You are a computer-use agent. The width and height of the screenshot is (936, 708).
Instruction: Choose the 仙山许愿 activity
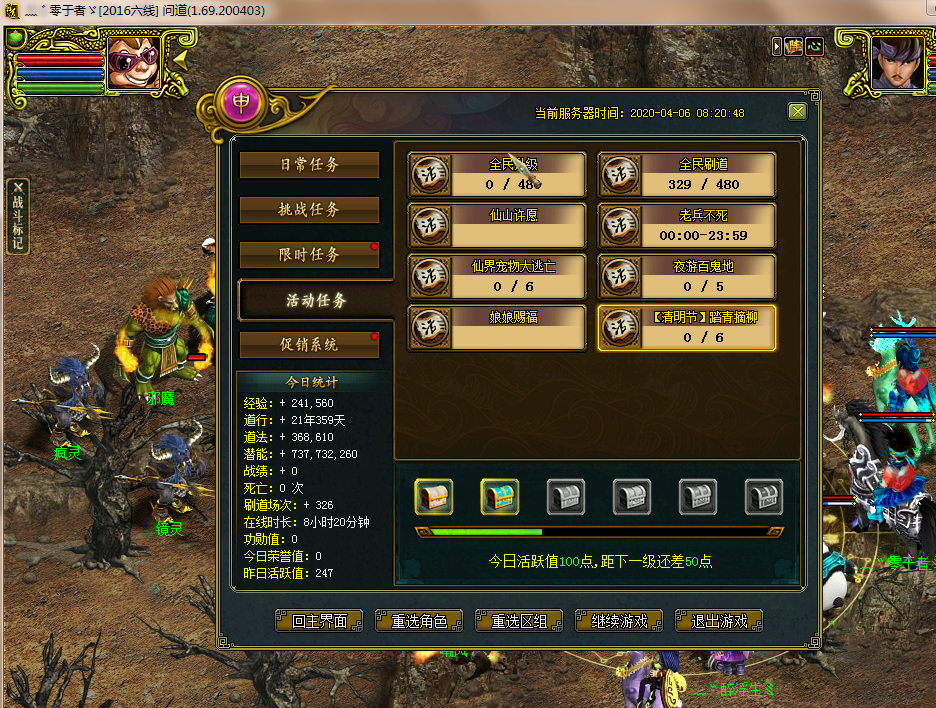[x=497, y=224]
